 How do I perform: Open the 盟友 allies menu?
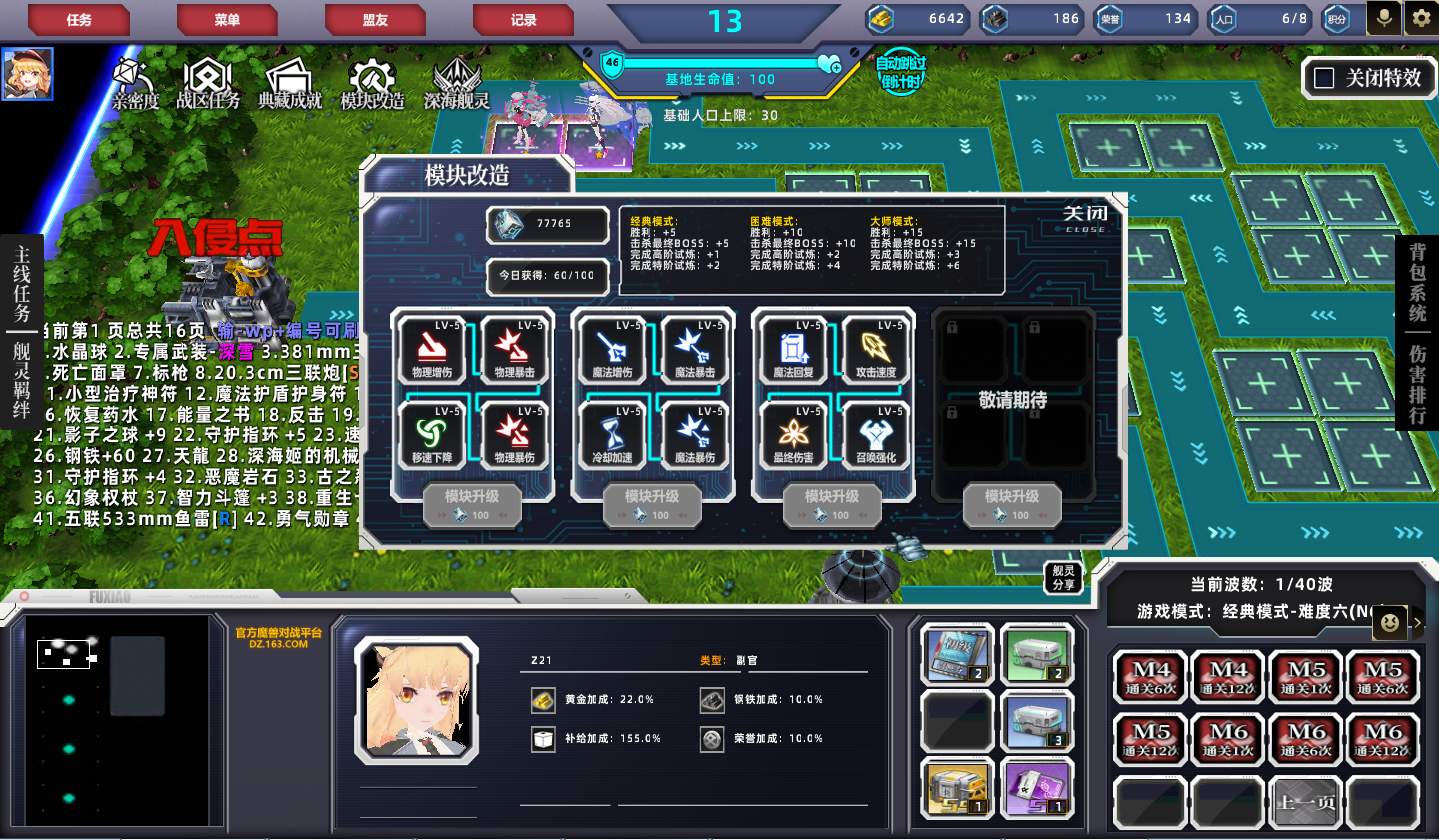(375, 19)
